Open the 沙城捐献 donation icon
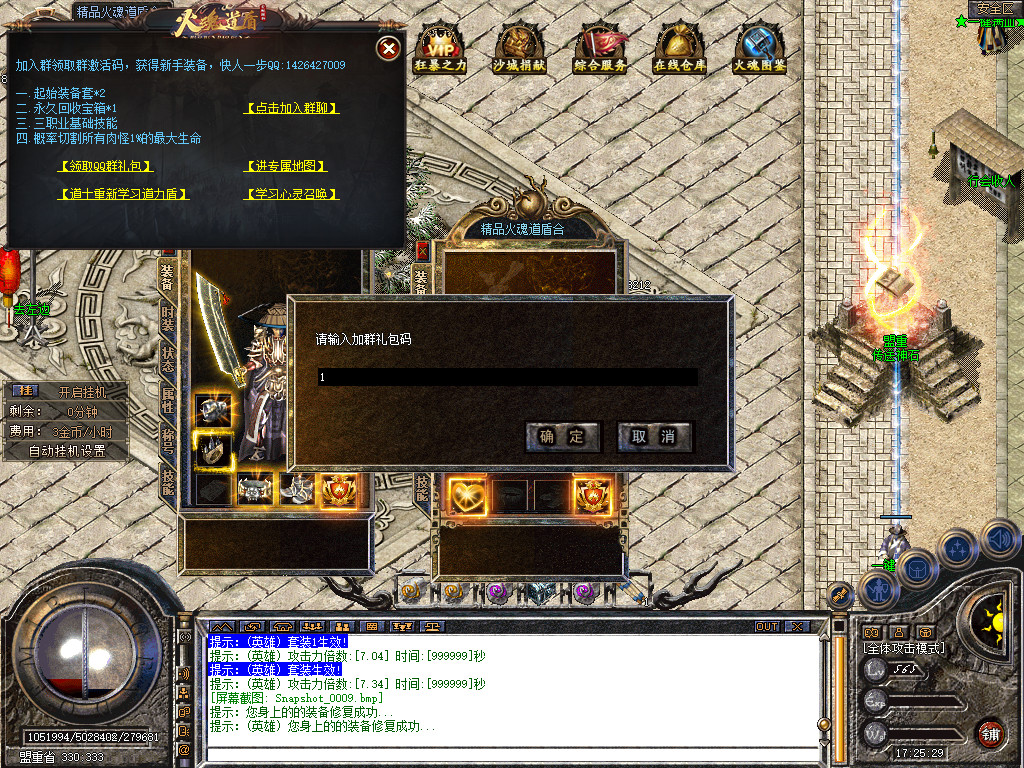Viewport: 1024px width, 768px height. pos(520,48)
